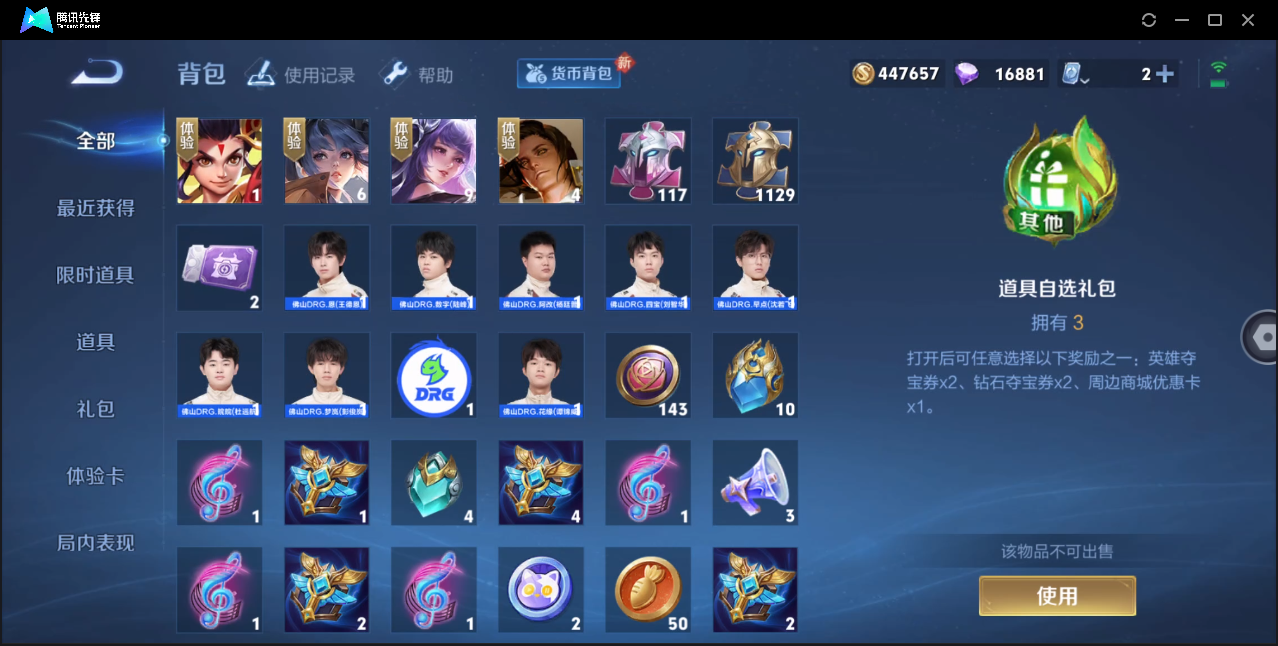The image size is (1278, 646).
Task: Open the 货币背包 currency bag
Action: click(x=569, y=73)
